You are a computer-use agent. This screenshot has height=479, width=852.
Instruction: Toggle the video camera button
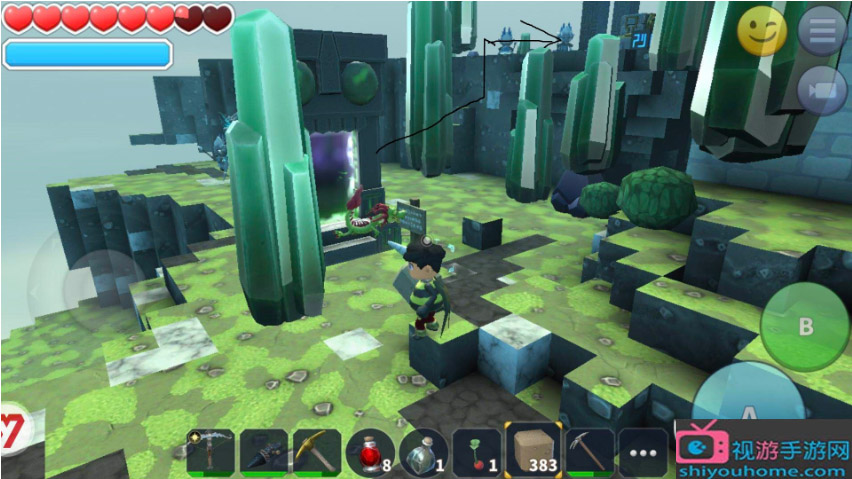click(x=822, y=90)
